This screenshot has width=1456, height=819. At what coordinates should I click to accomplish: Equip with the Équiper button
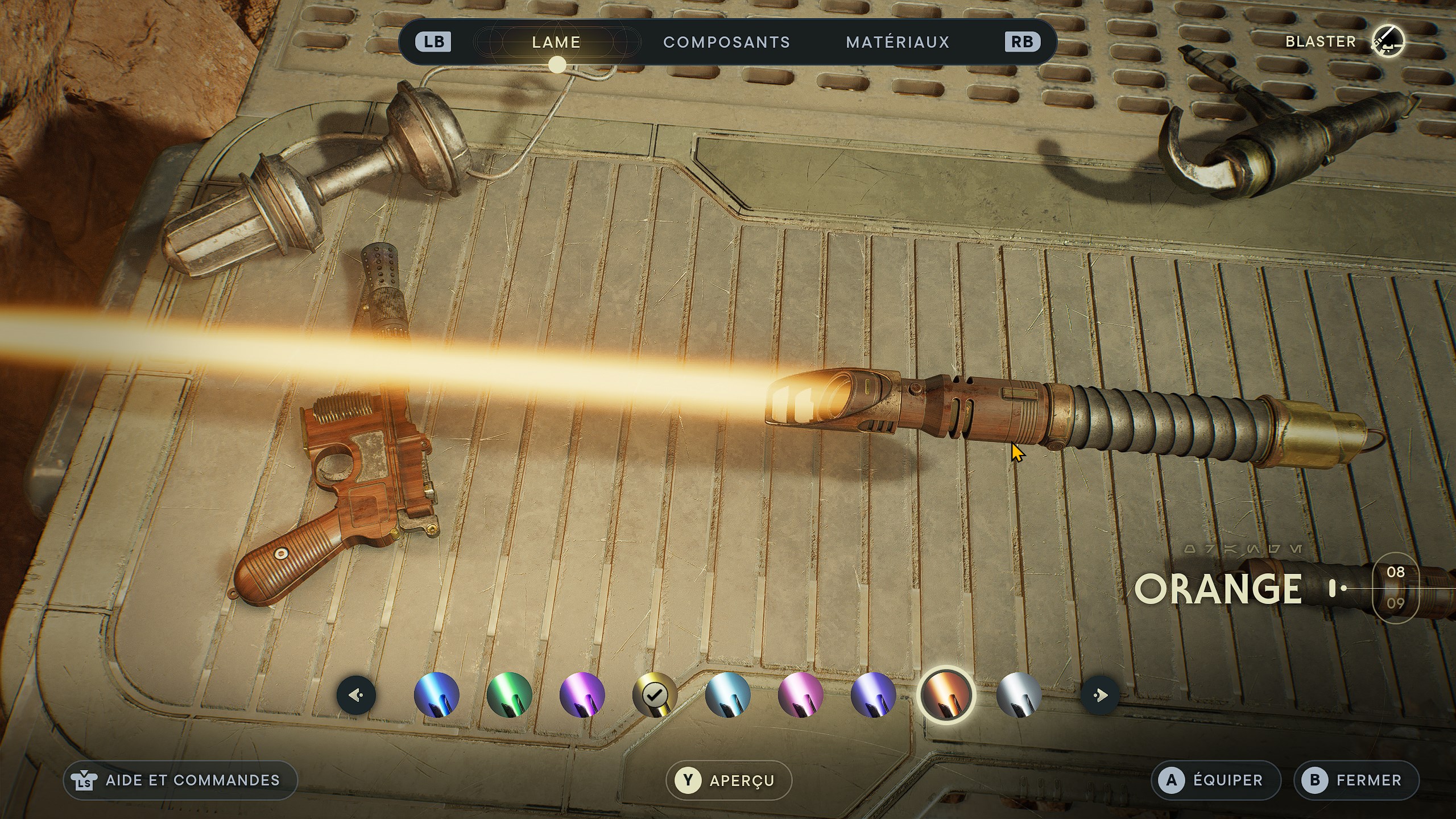pyautogui.click(x=1215, y=780)
